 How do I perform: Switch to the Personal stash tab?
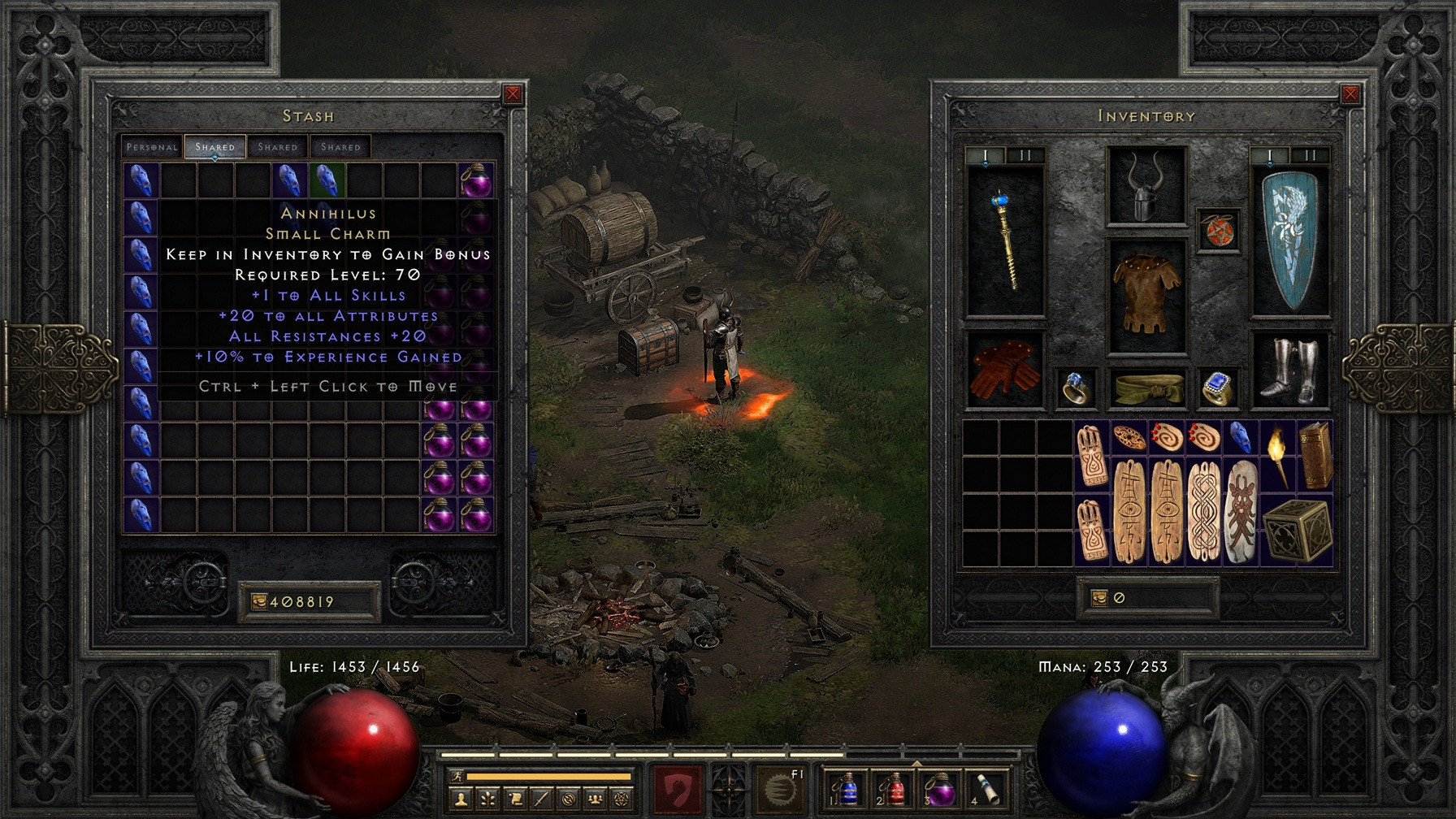[152, 147]
